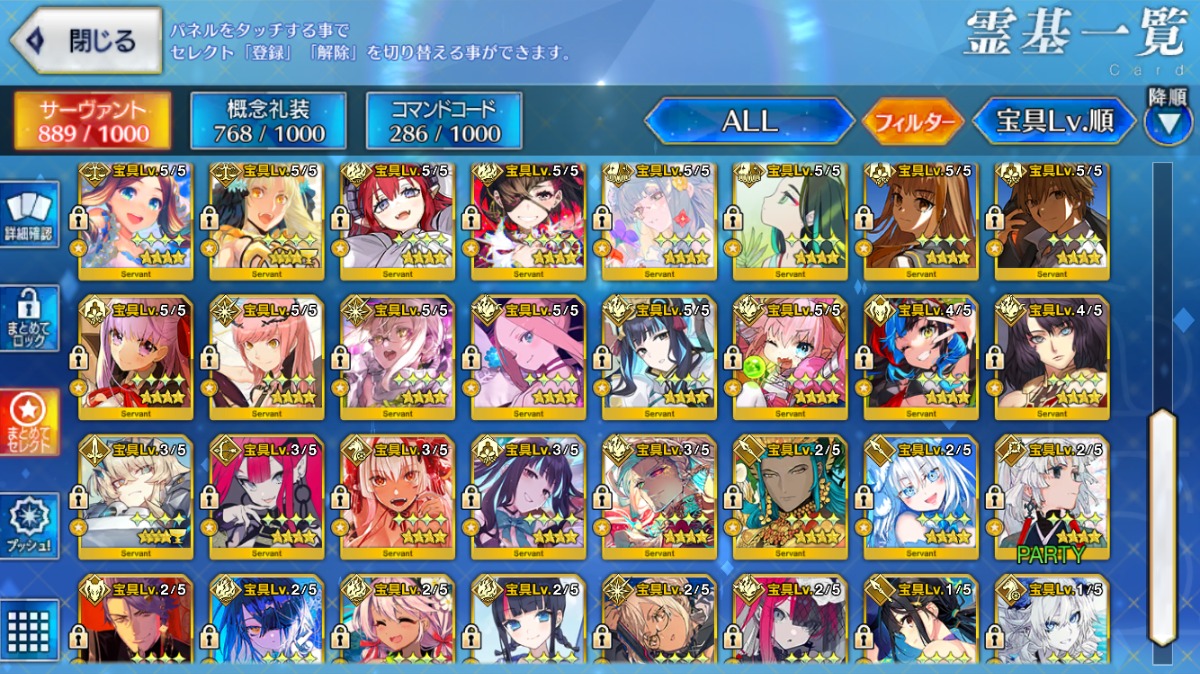
Task: Change the 宝具Lv.順 sort order
Action: 1054,122
